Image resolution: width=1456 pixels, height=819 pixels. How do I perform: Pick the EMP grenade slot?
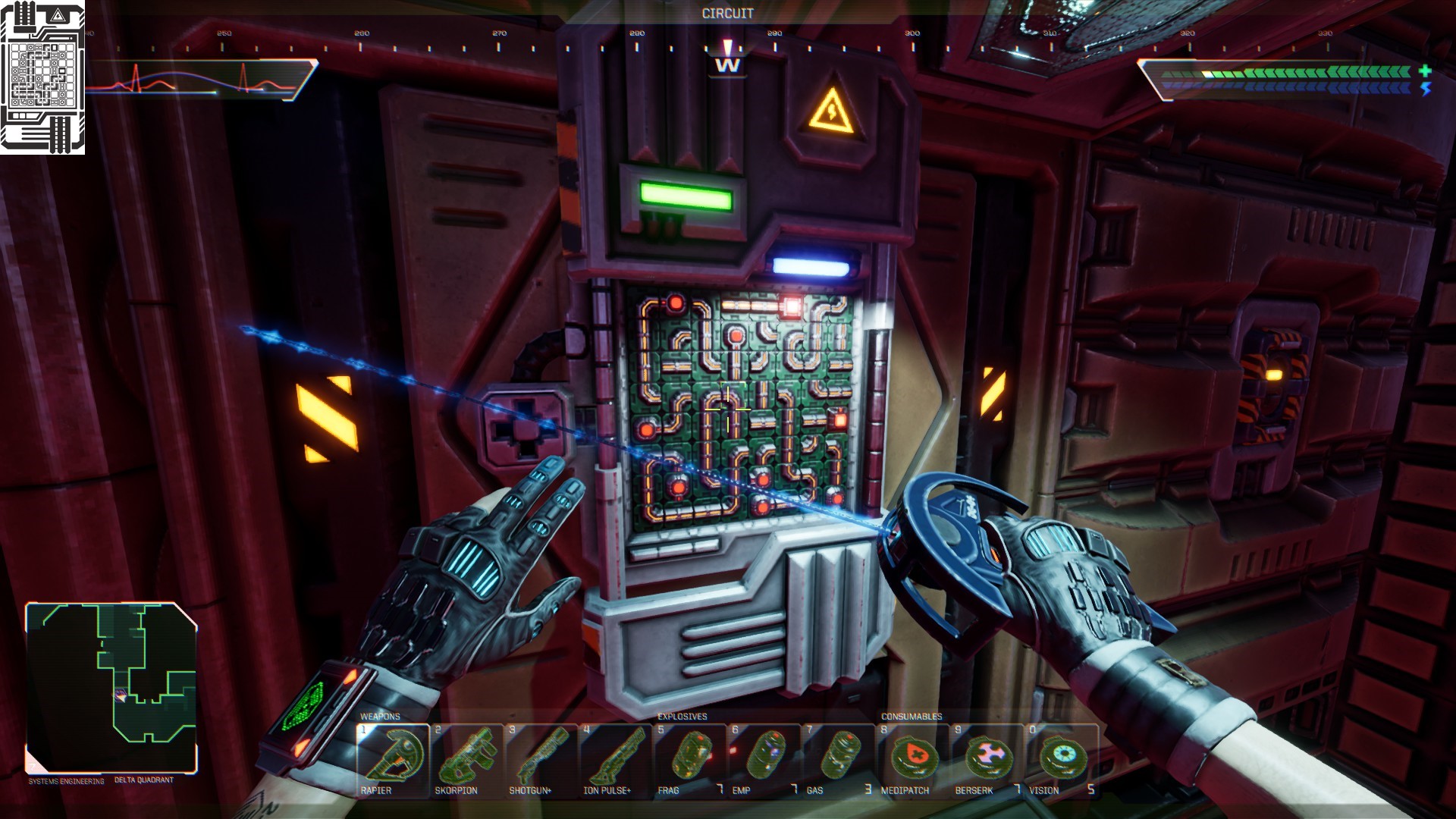click(764, 759)
